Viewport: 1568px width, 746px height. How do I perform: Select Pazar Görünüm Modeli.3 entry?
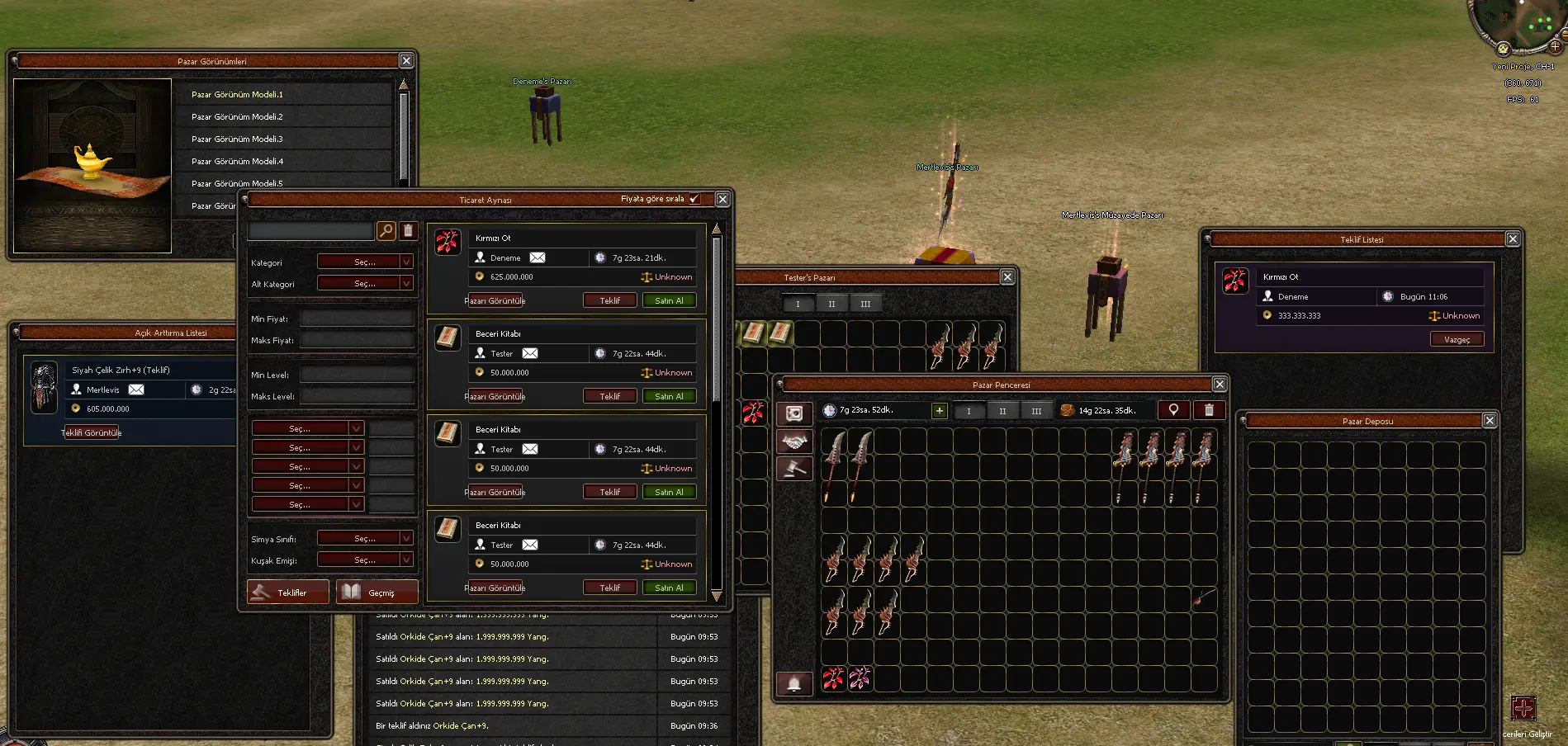(x=237, y=139)
